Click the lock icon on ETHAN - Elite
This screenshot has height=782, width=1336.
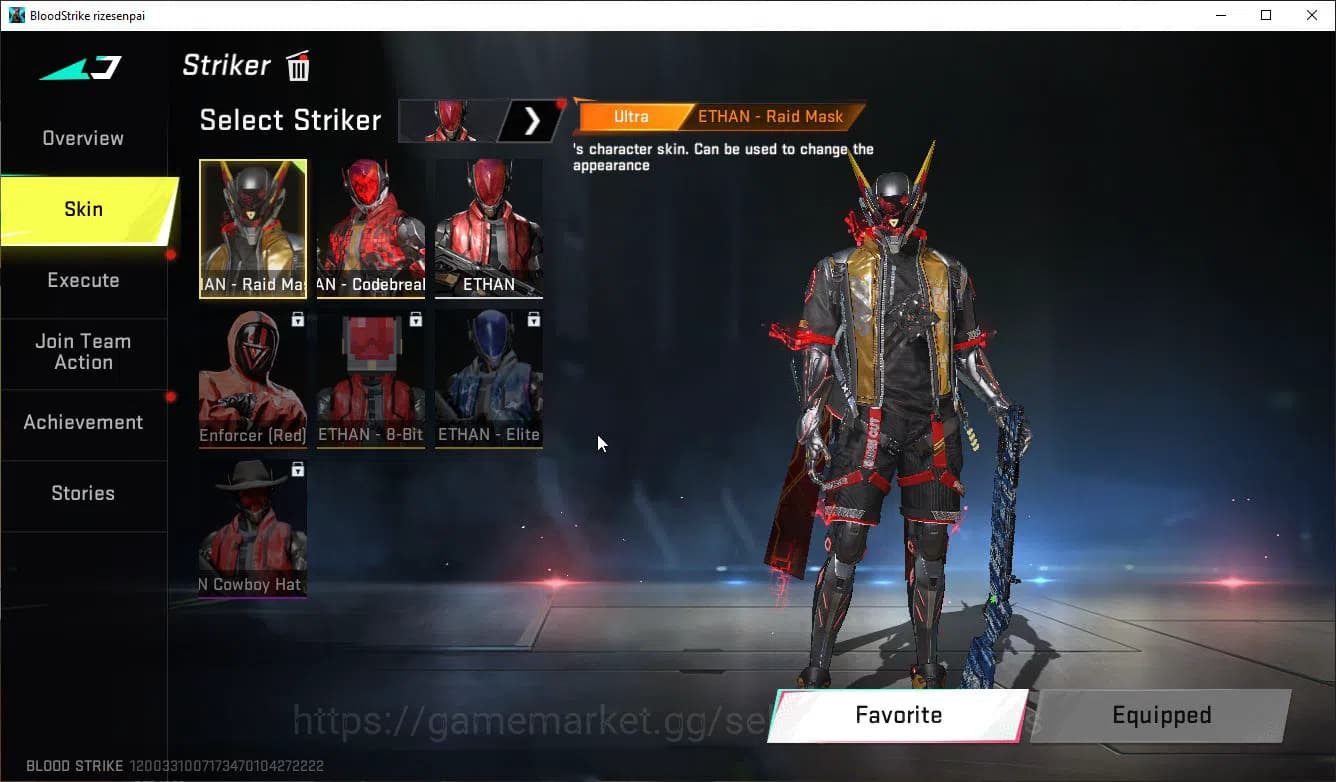533,319
